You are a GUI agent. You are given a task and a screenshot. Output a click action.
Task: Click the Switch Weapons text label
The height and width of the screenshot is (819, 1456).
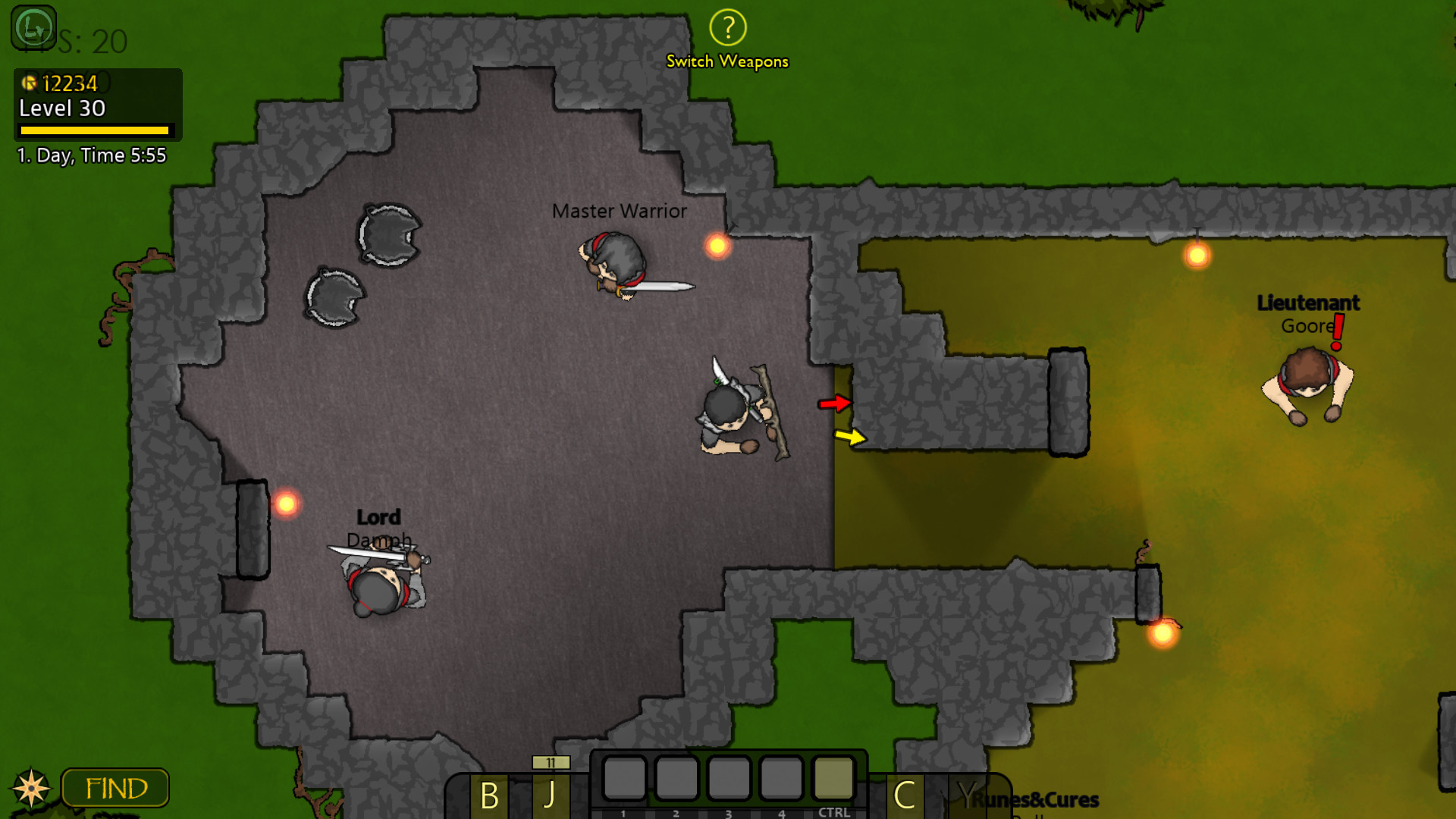[x=727, y=61]
